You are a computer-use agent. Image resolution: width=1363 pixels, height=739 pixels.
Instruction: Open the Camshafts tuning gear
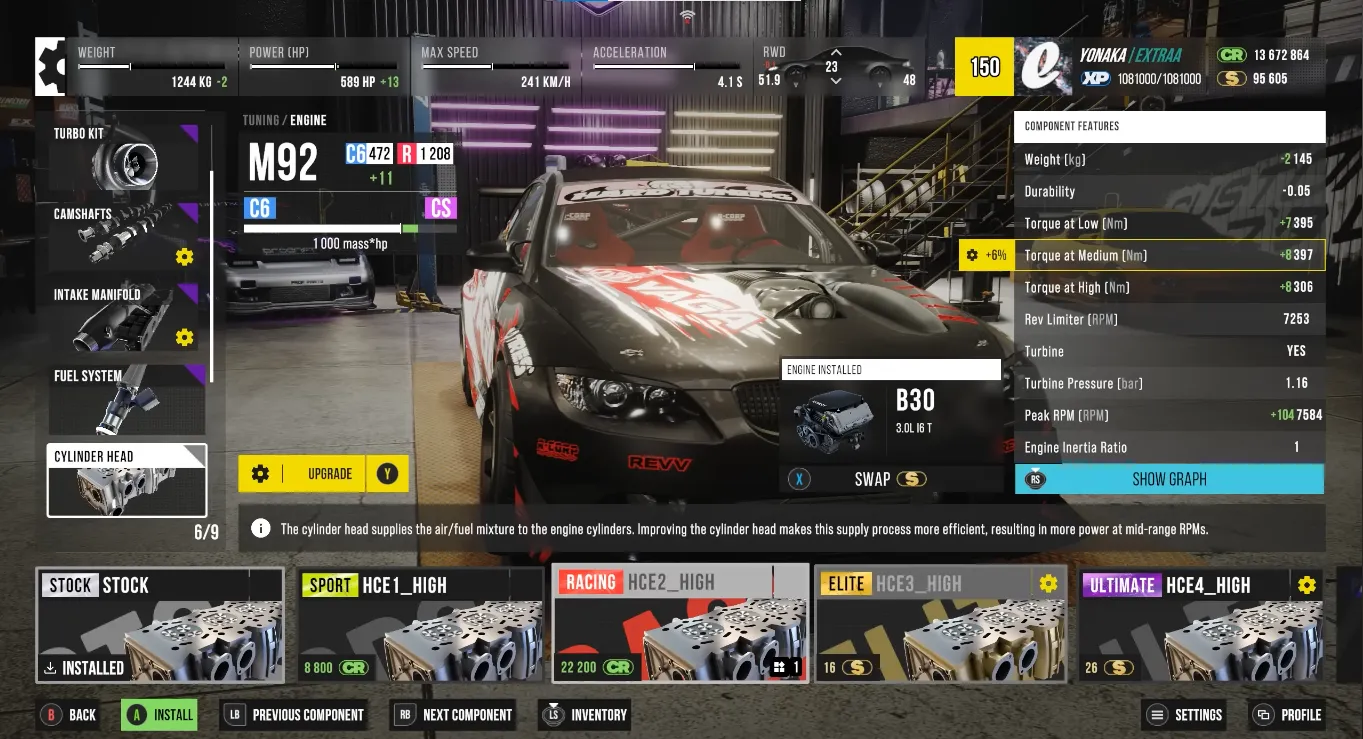183,257
